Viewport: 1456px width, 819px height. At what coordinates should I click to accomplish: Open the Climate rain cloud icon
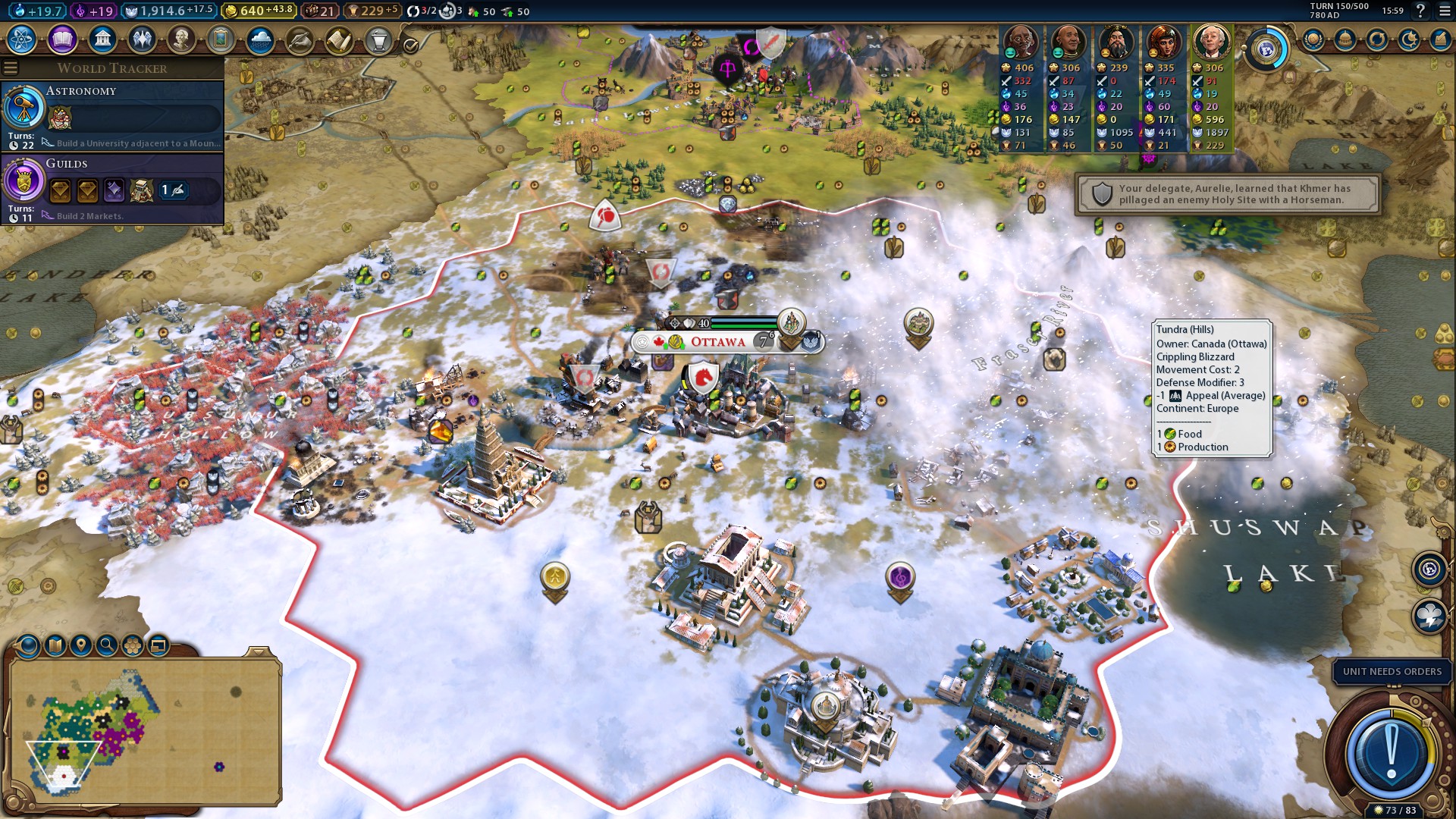260,39
